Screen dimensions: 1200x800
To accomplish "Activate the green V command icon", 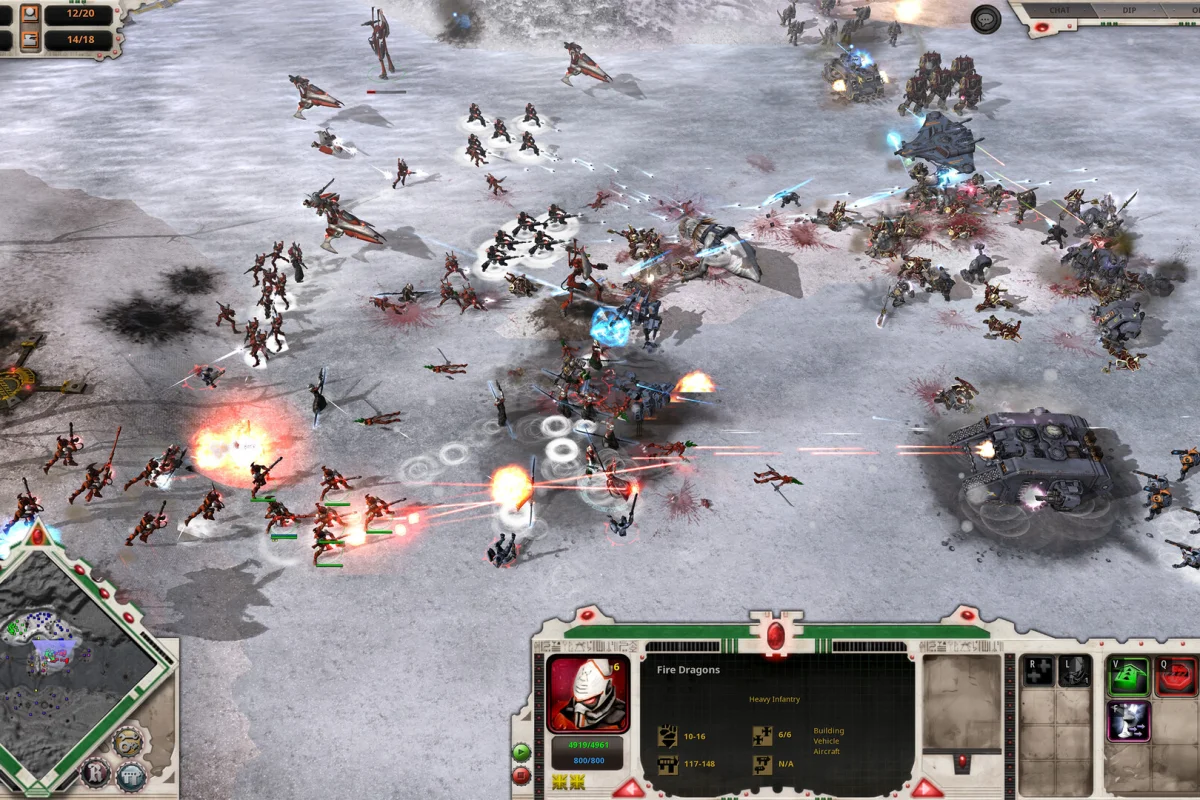I will [x=1128, y=676].
